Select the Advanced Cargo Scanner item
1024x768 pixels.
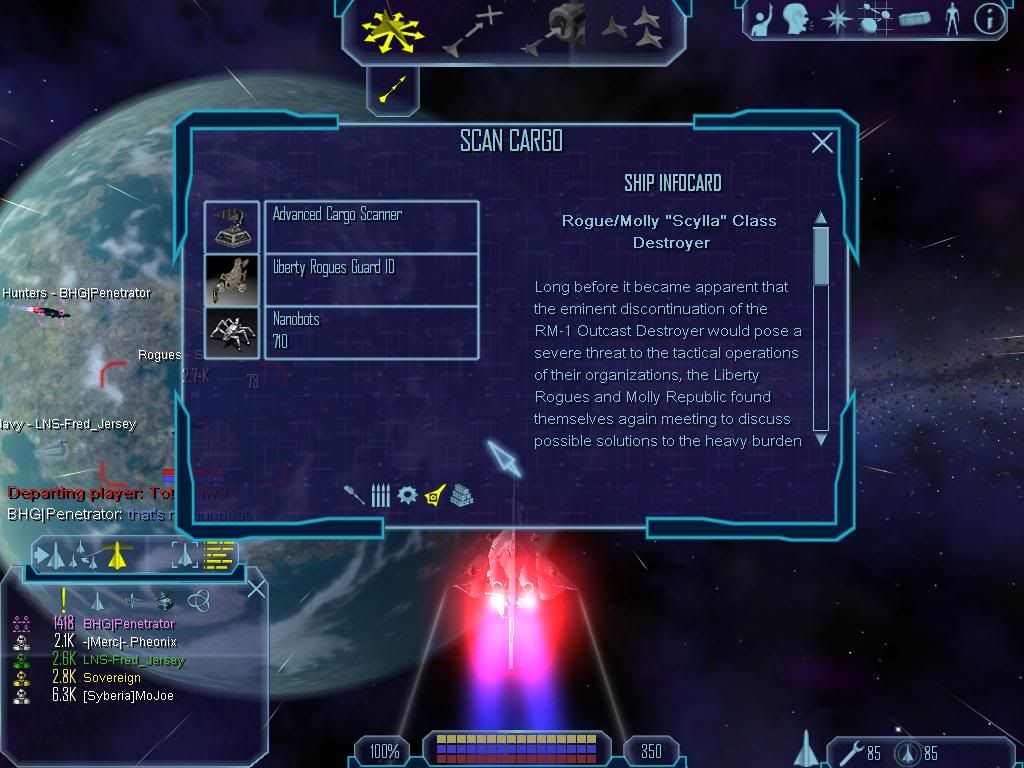[370, 227]
